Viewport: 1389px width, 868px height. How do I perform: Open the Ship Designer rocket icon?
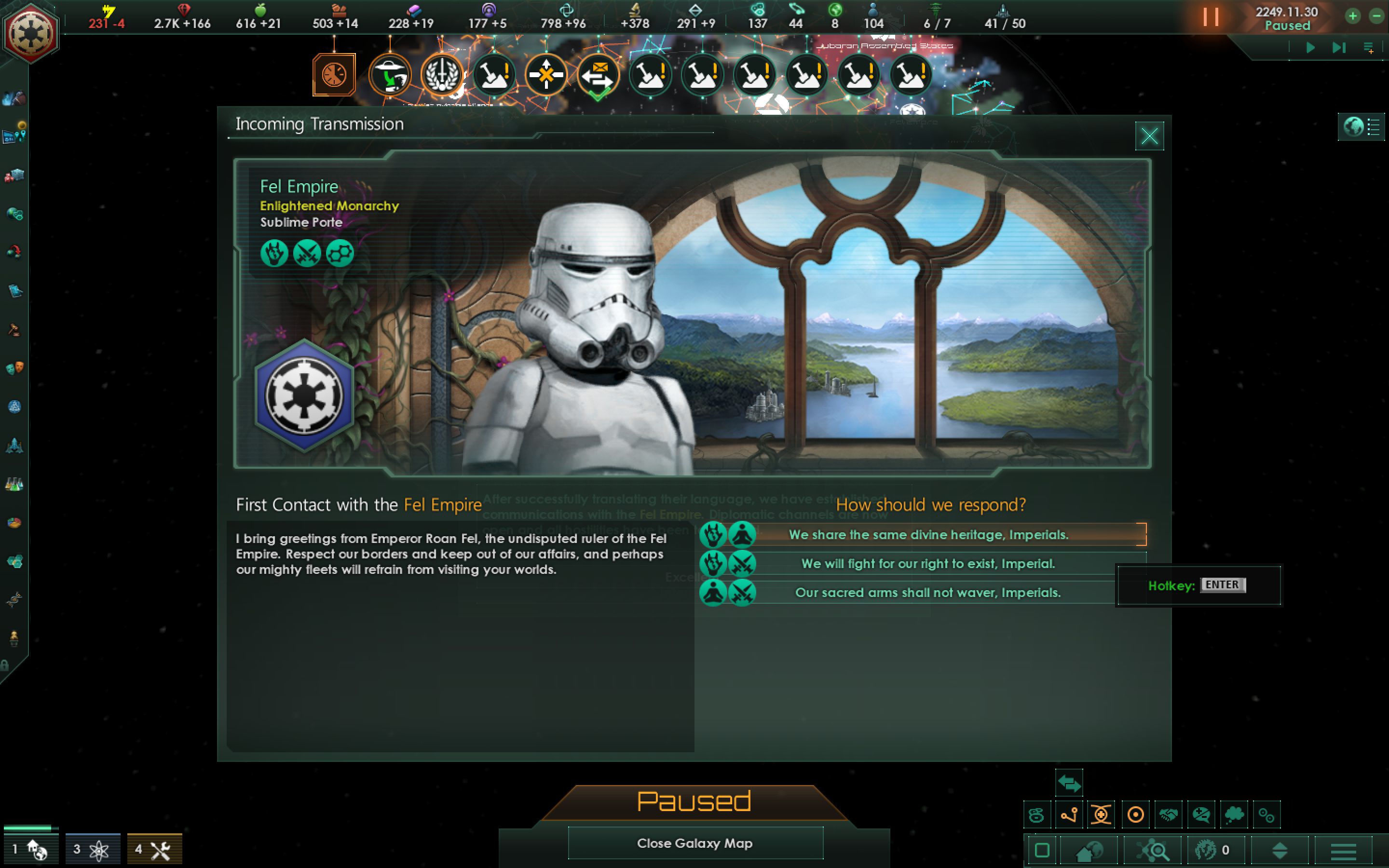(14, 446)
